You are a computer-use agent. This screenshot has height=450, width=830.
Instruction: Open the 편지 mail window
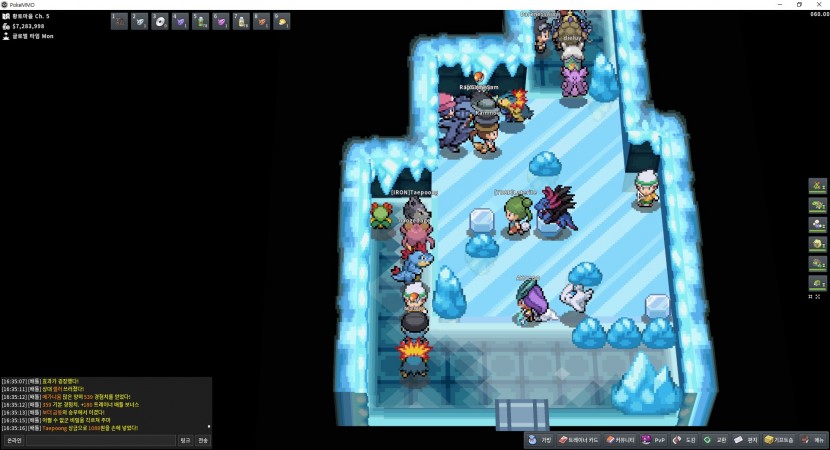click(746, 440)
